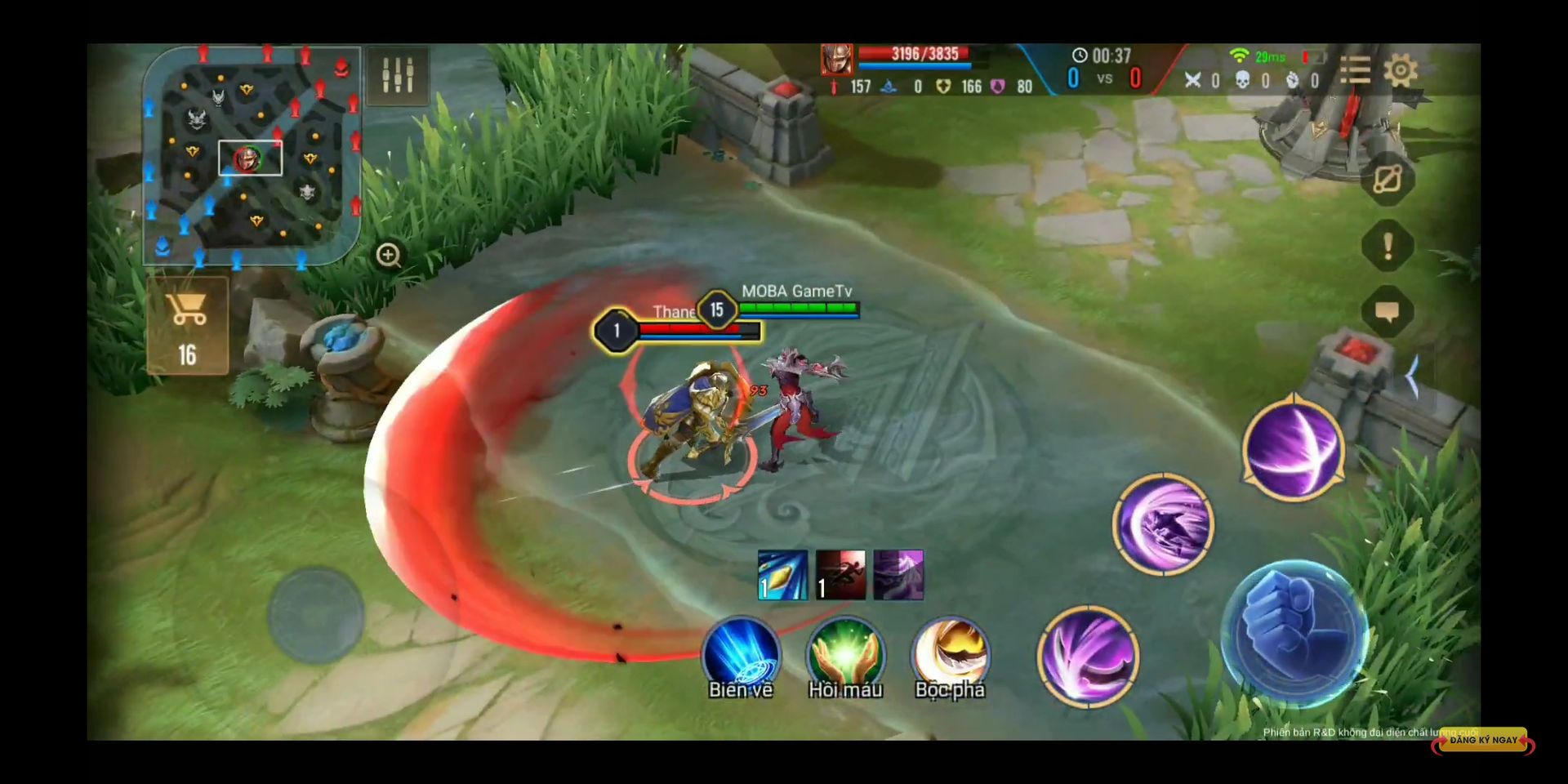Open the quick chat bubble button
Image resolution: width=1568 pixels, height=784 pixels.
[1388, 312]
